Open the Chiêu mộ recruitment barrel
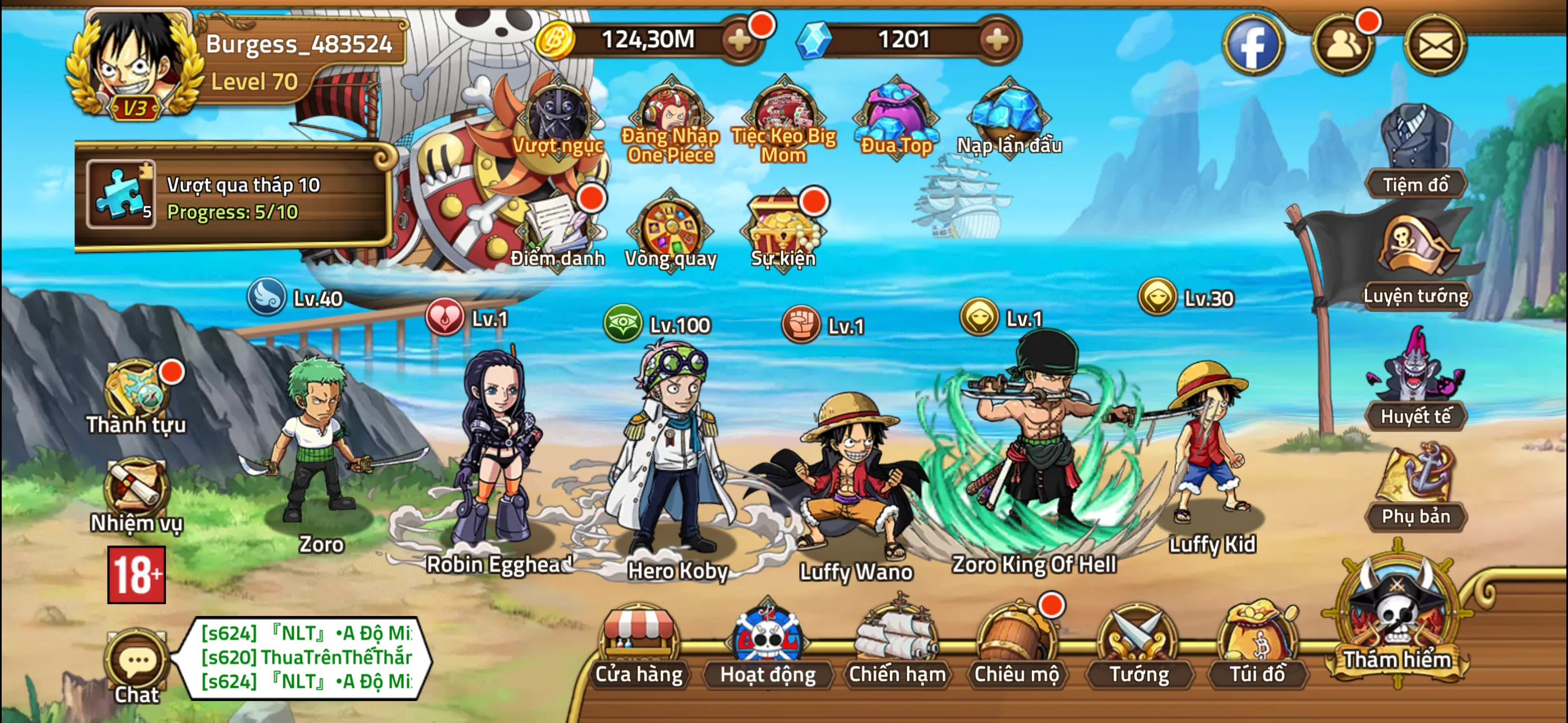 pyautogui.click(x=1016, y=646)
